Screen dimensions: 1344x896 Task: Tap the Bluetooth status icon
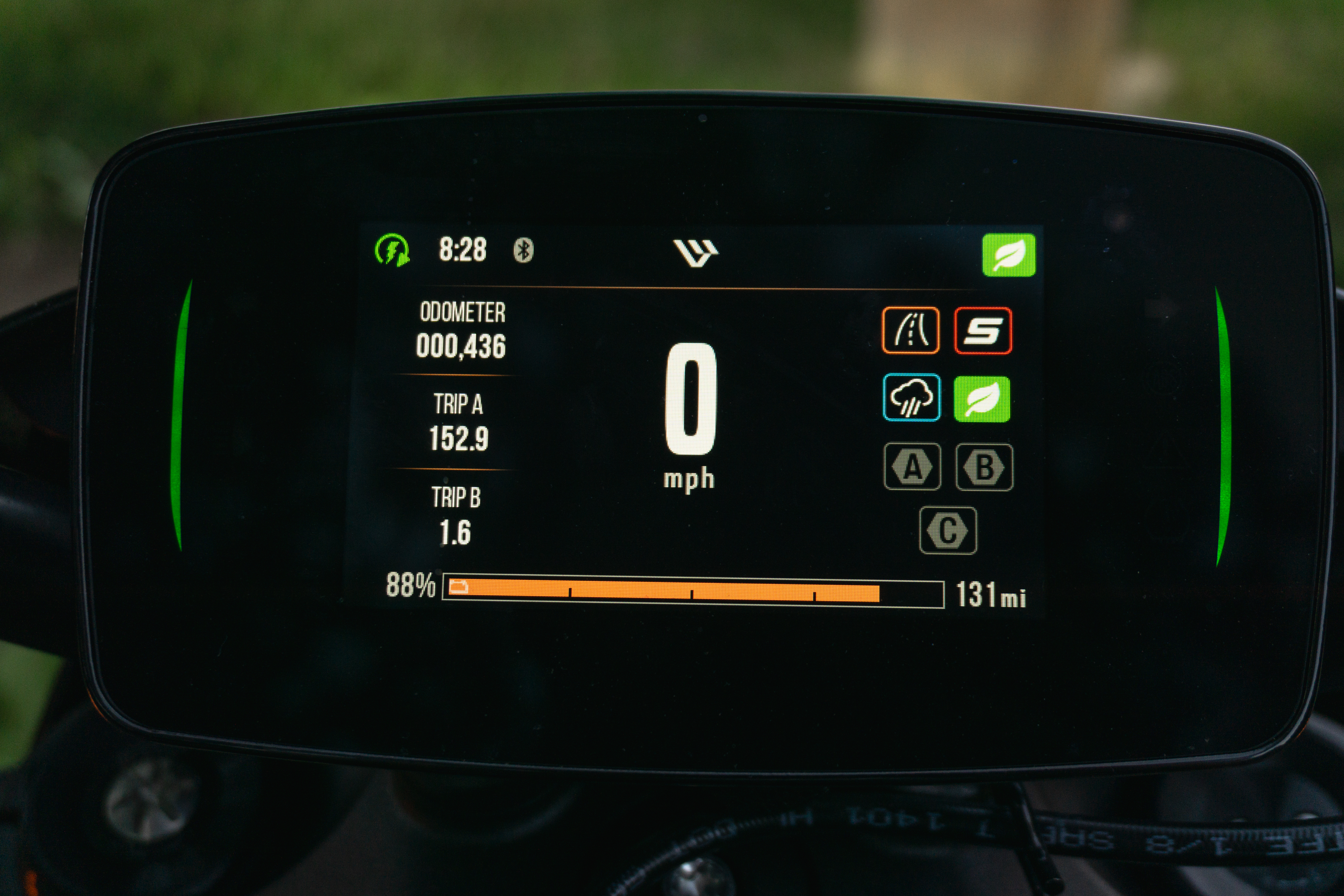[523, 250]
